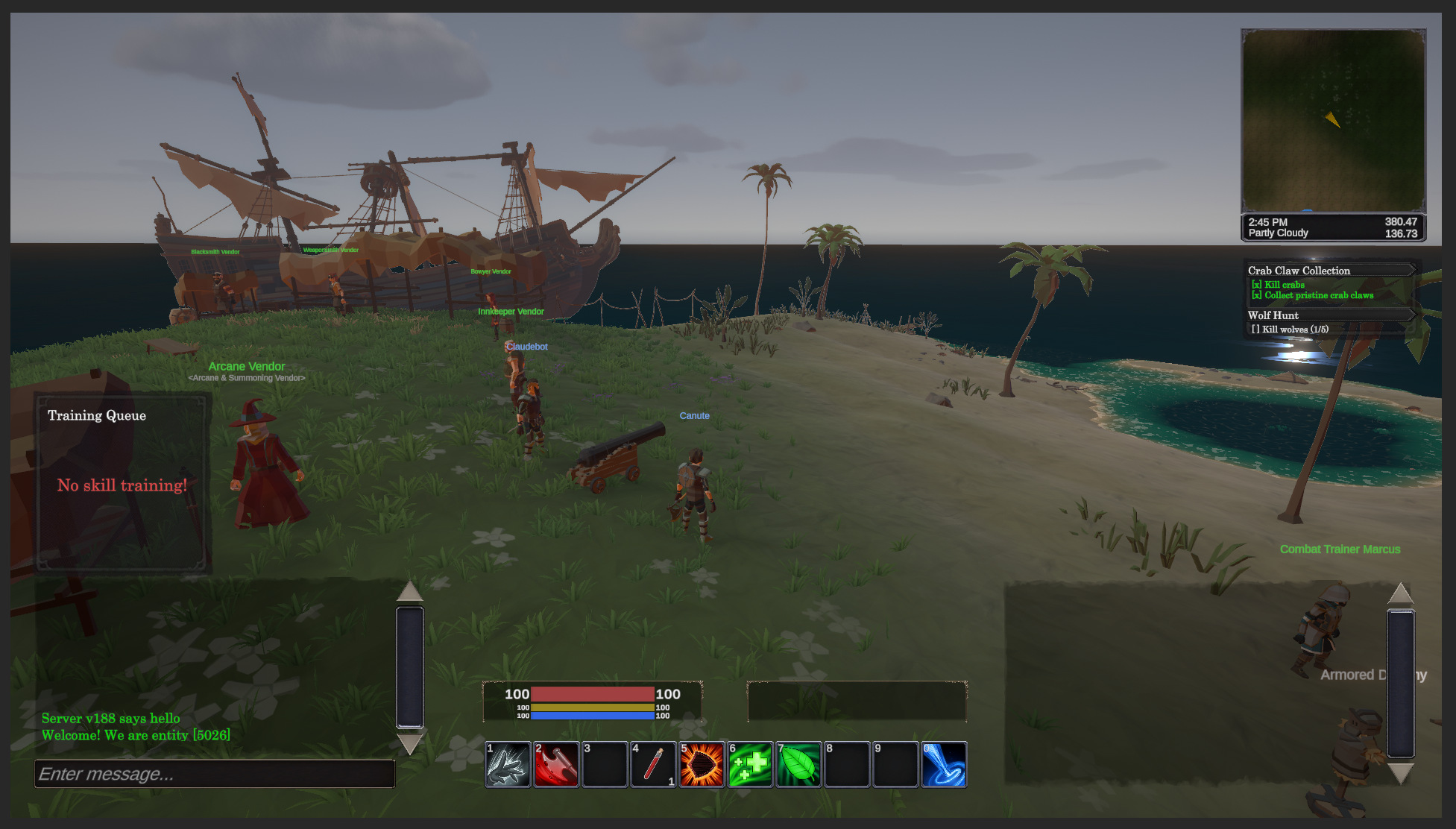The width and height of the screenshot is (1456, 829).
Task: Trigger the fiery shield ability in slot 5
Action: pyautogui.click(x=702, y=764)
